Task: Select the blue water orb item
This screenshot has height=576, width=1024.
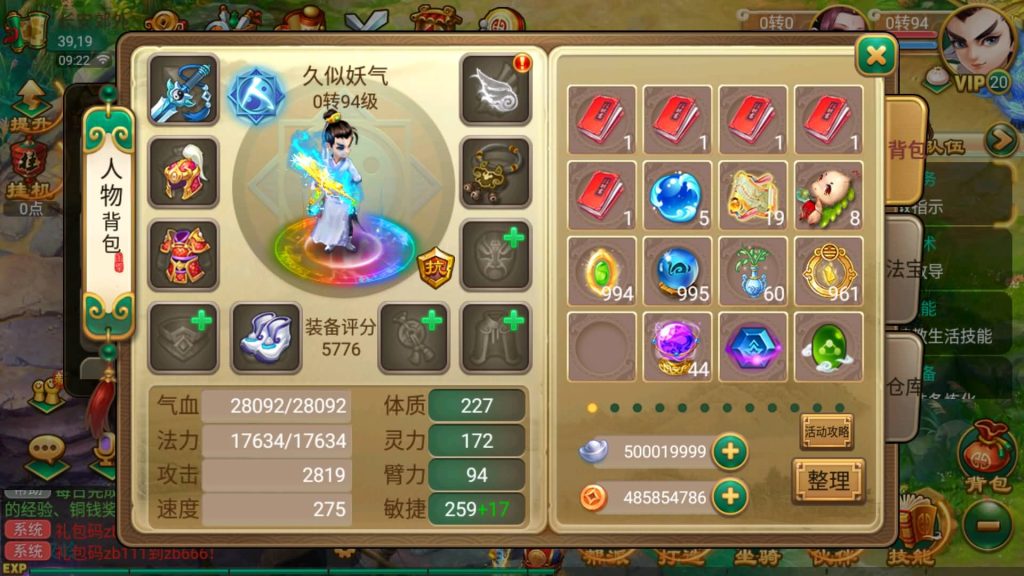Action: 677,195
